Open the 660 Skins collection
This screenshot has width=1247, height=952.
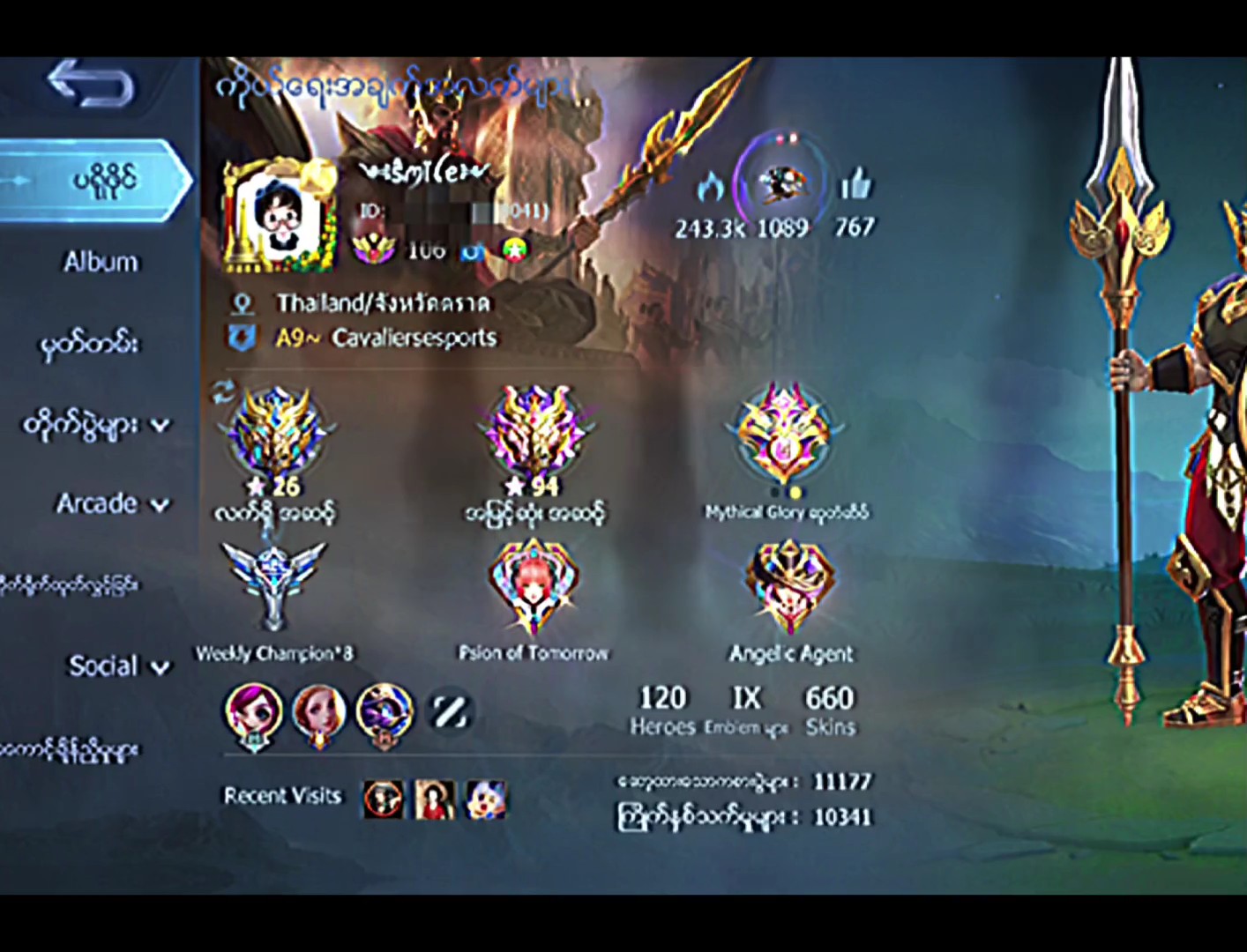[829, 710]
